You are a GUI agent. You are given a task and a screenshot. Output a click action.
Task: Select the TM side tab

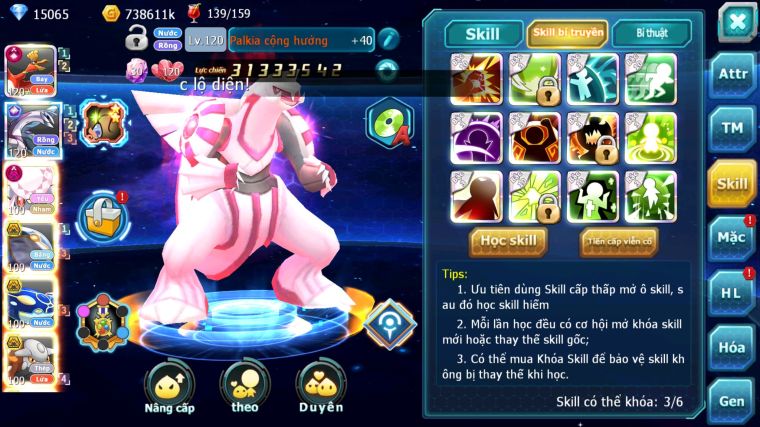732,128
